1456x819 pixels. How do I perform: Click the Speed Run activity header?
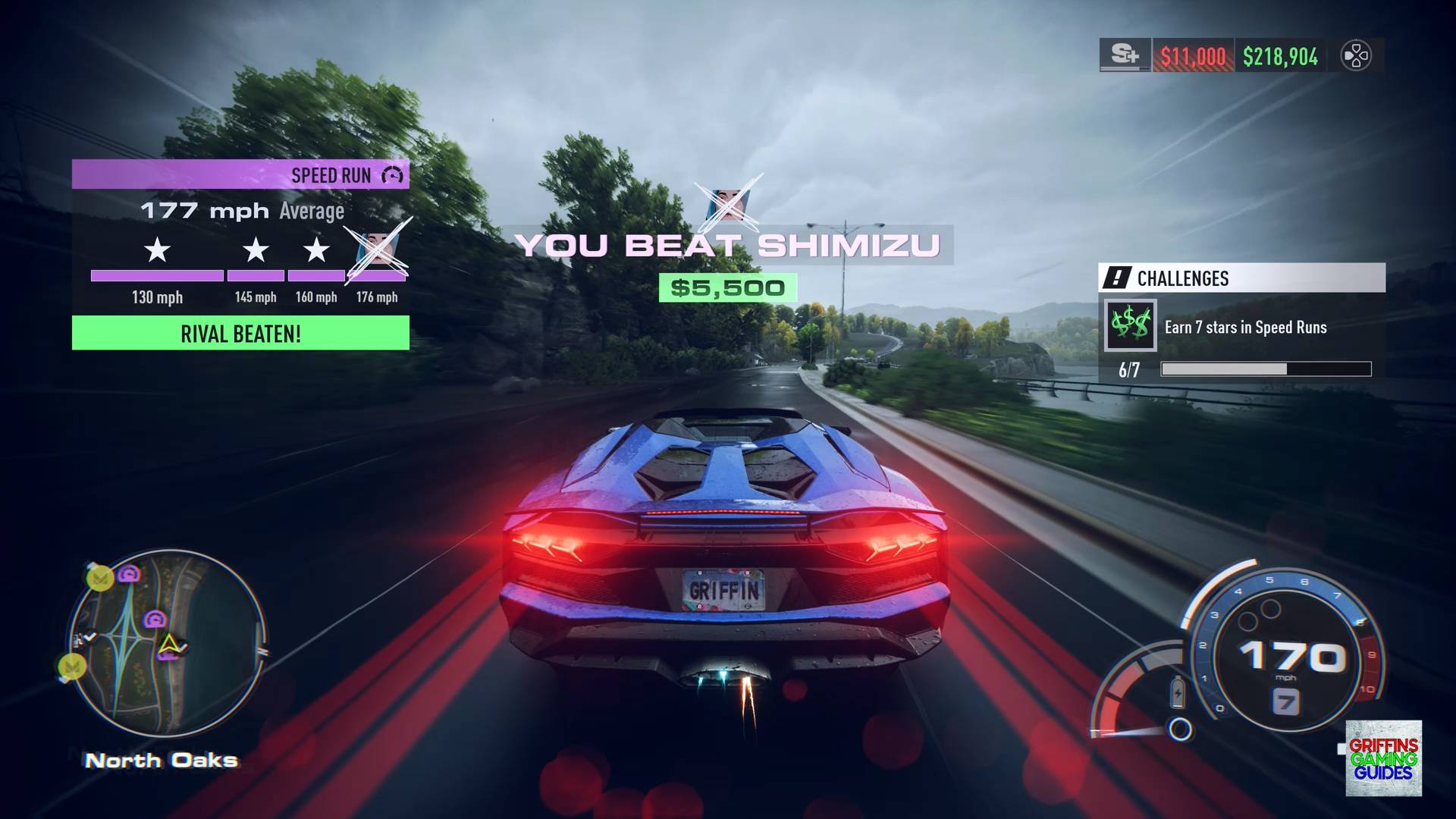tap(240, 175)
